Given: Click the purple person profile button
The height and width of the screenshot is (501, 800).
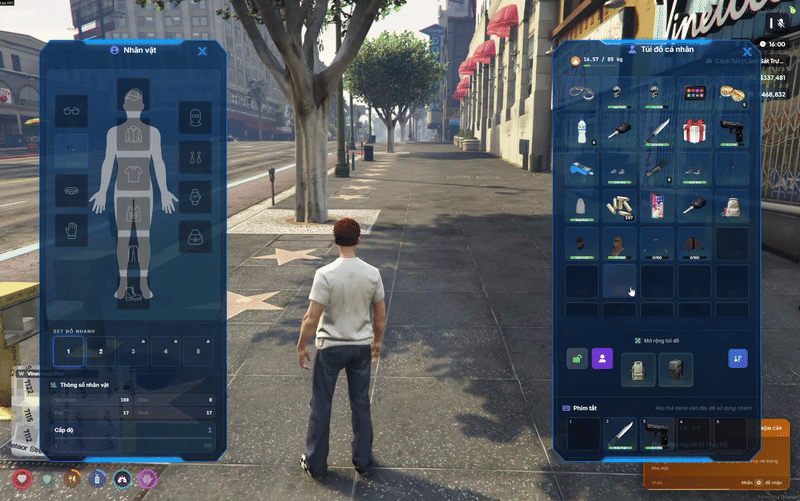Looking at the screenshot, I should (x=602, y=358).
